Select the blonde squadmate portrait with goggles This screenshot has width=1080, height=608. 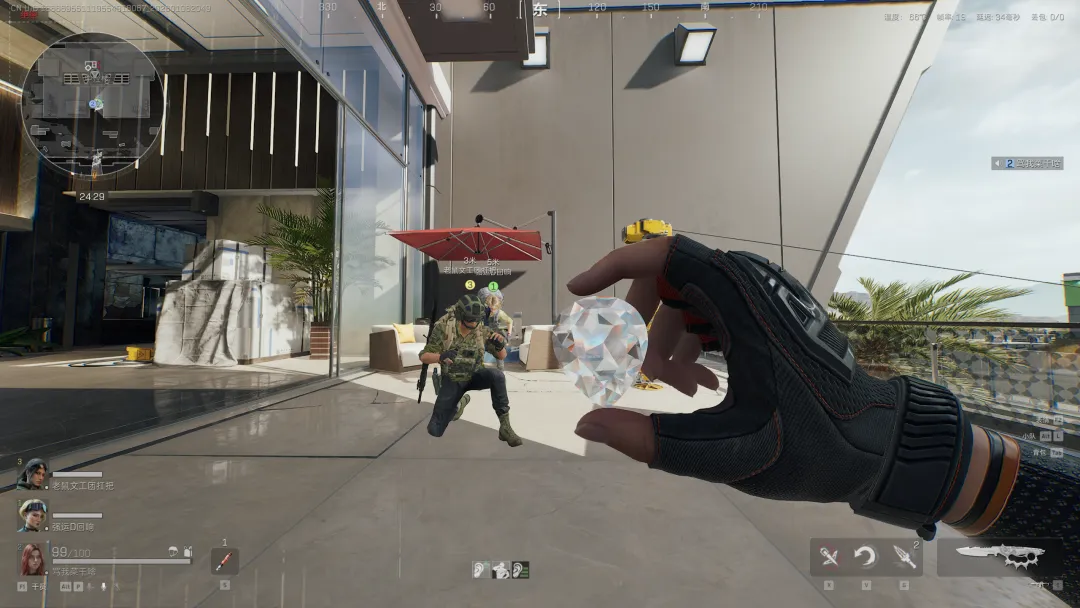(32, 514)
